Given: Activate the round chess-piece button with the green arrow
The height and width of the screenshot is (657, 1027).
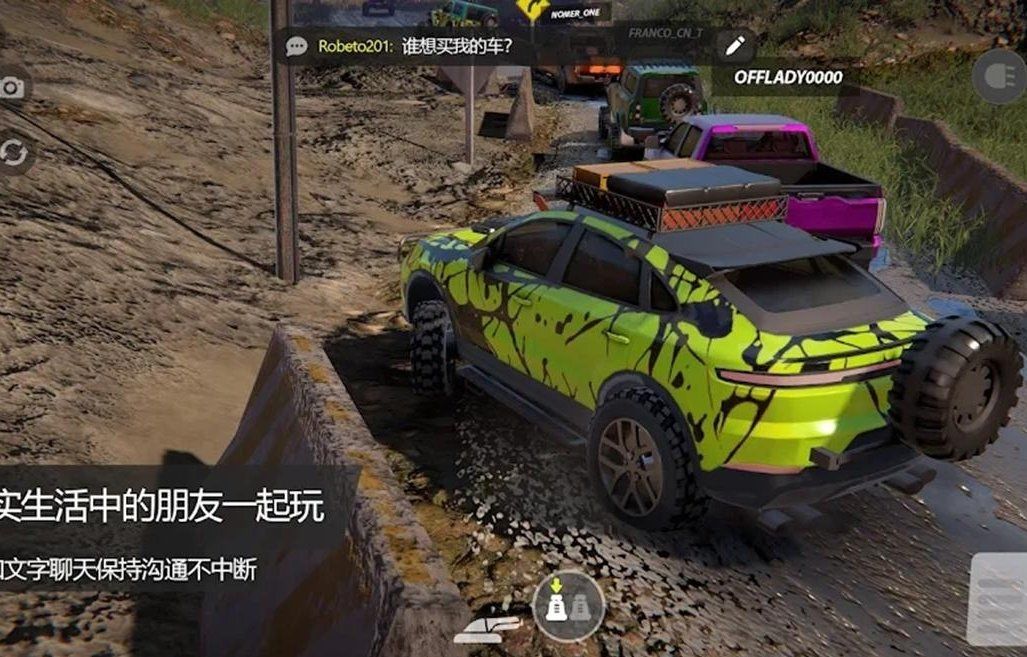Looking at the screenshot, I should (x=567, y=604).
